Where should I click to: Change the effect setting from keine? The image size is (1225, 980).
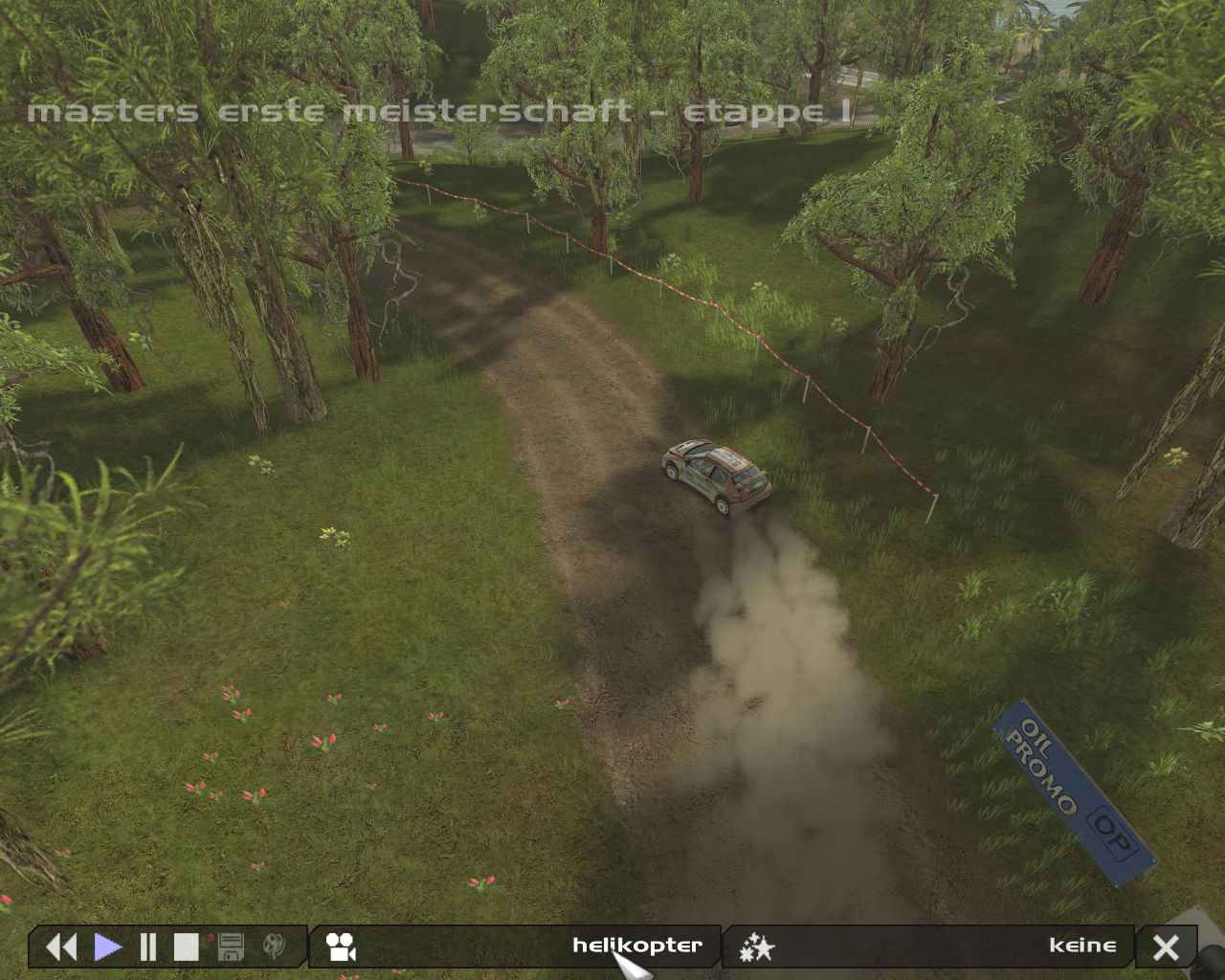(1082, 946)
